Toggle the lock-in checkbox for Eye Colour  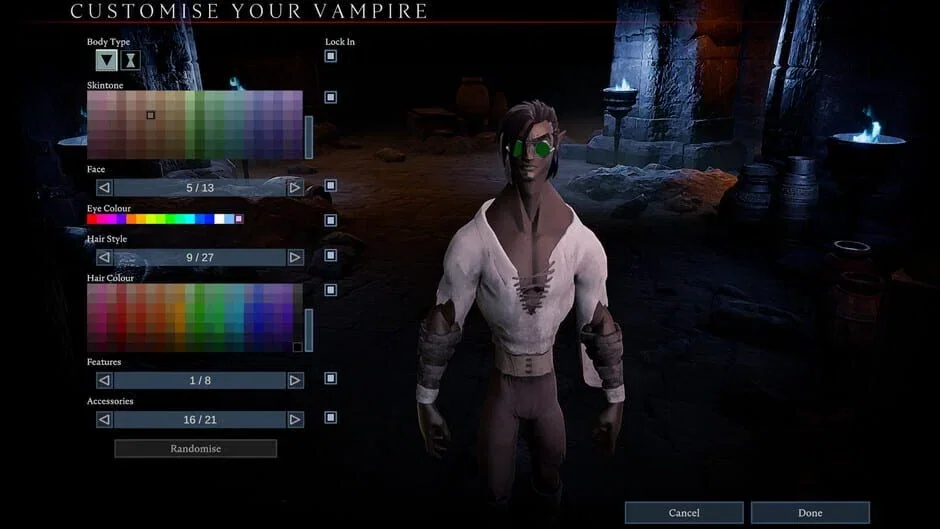[x=331, y=220]
